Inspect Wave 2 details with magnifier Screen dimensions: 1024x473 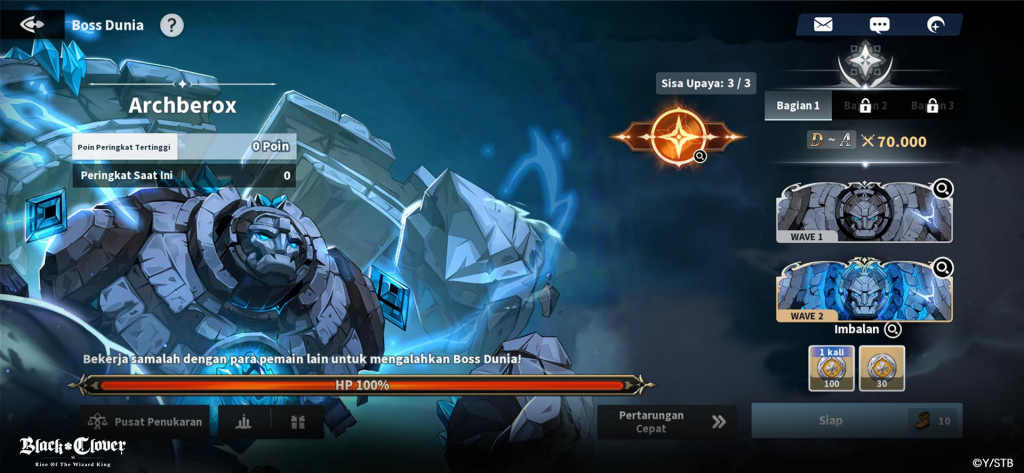click(x=943, y=267)
